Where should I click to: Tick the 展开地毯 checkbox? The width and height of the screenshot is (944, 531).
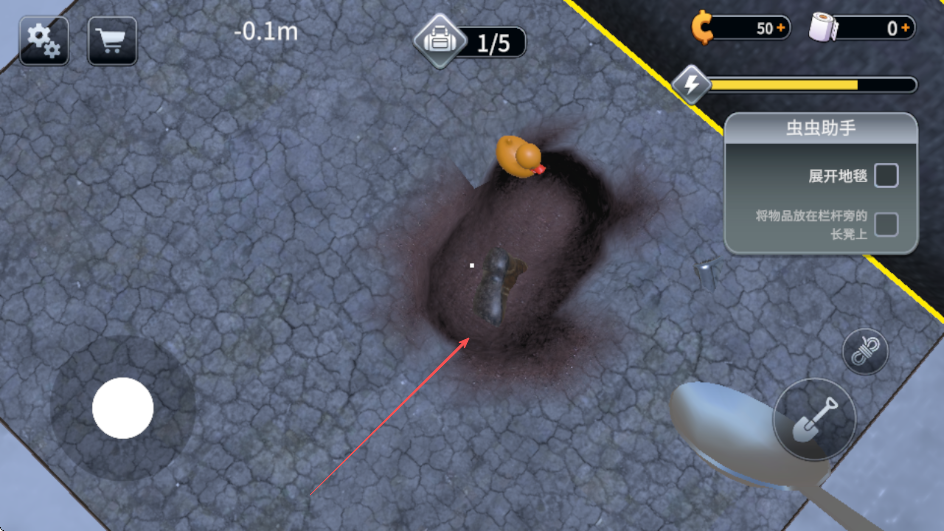(x=886, y=176)
